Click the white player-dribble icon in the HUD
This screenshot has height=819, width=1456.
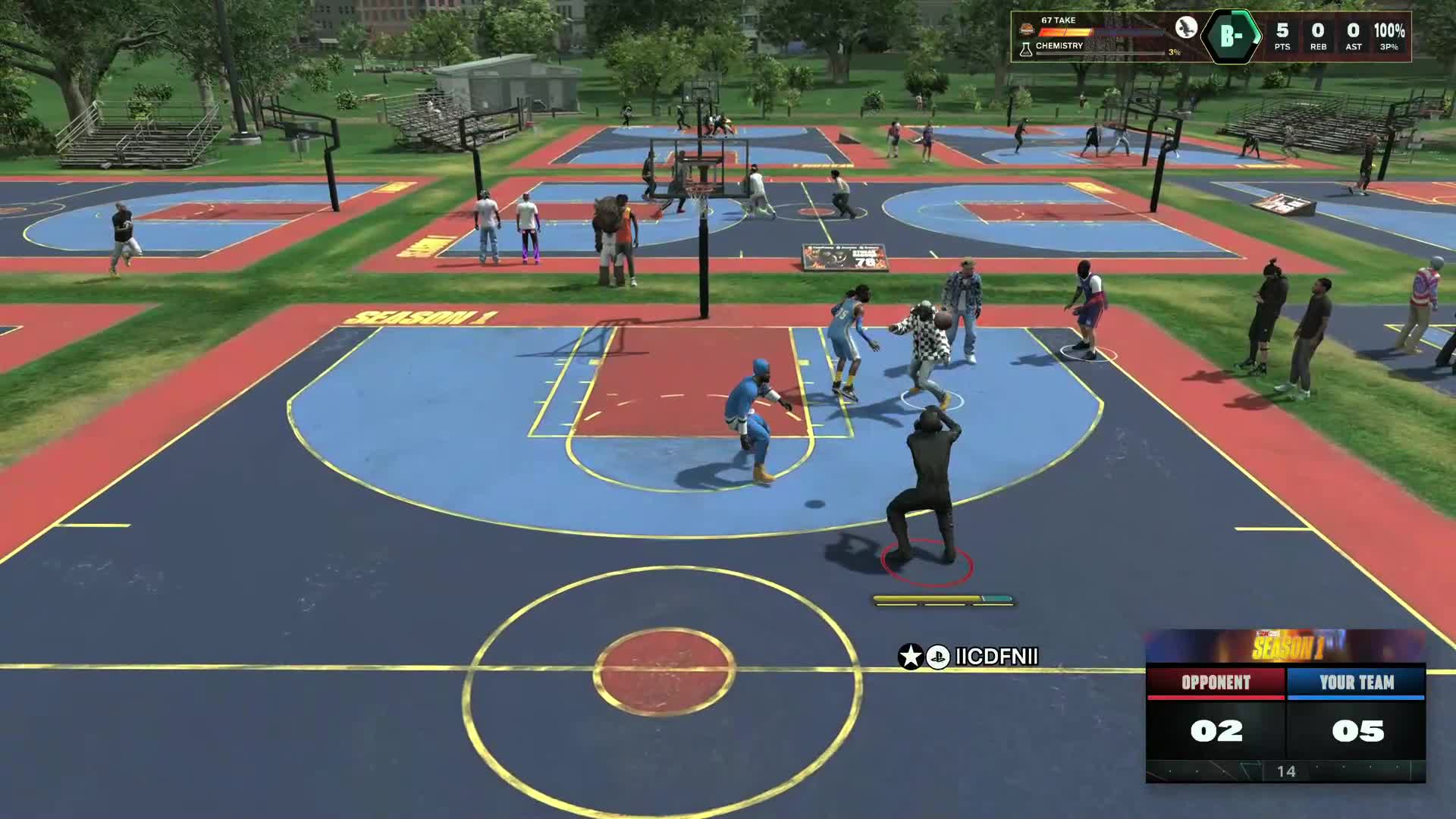tap(1186, 29)
